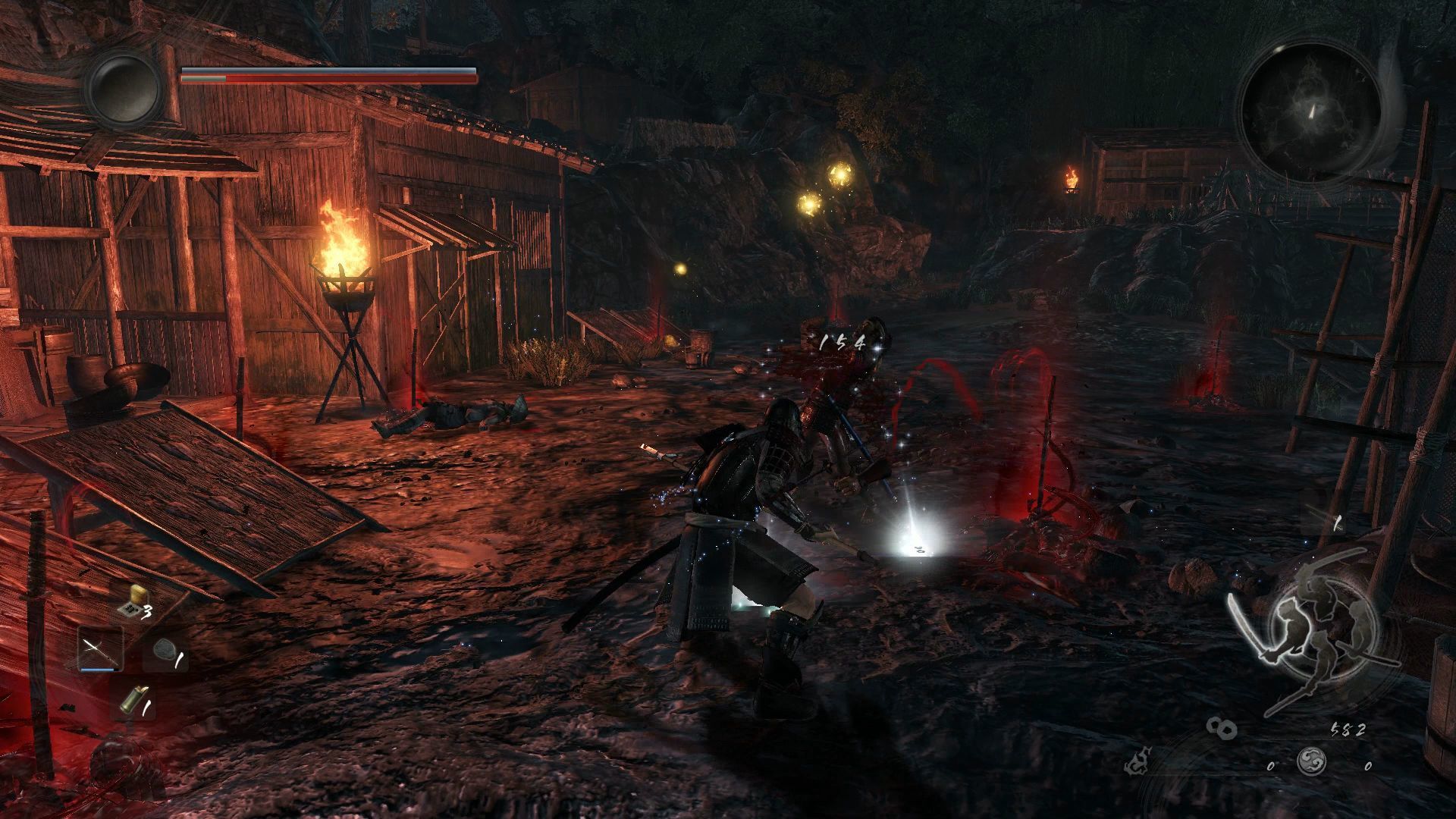Select the swirling cloud emblem icon
This screenshot has width=1456, height=819.
coord(1310,760)
